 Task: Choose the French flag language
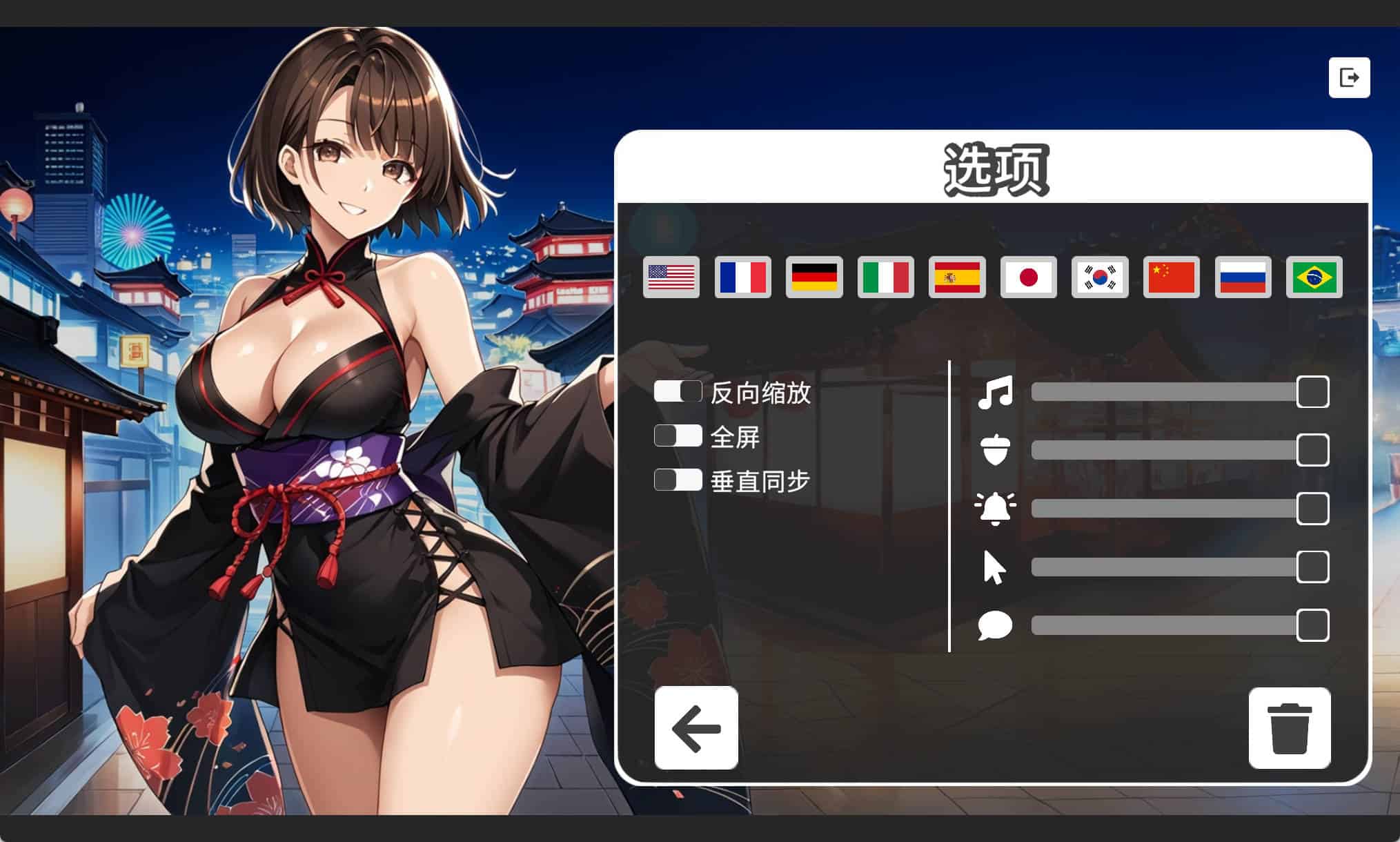pos(742,277)
